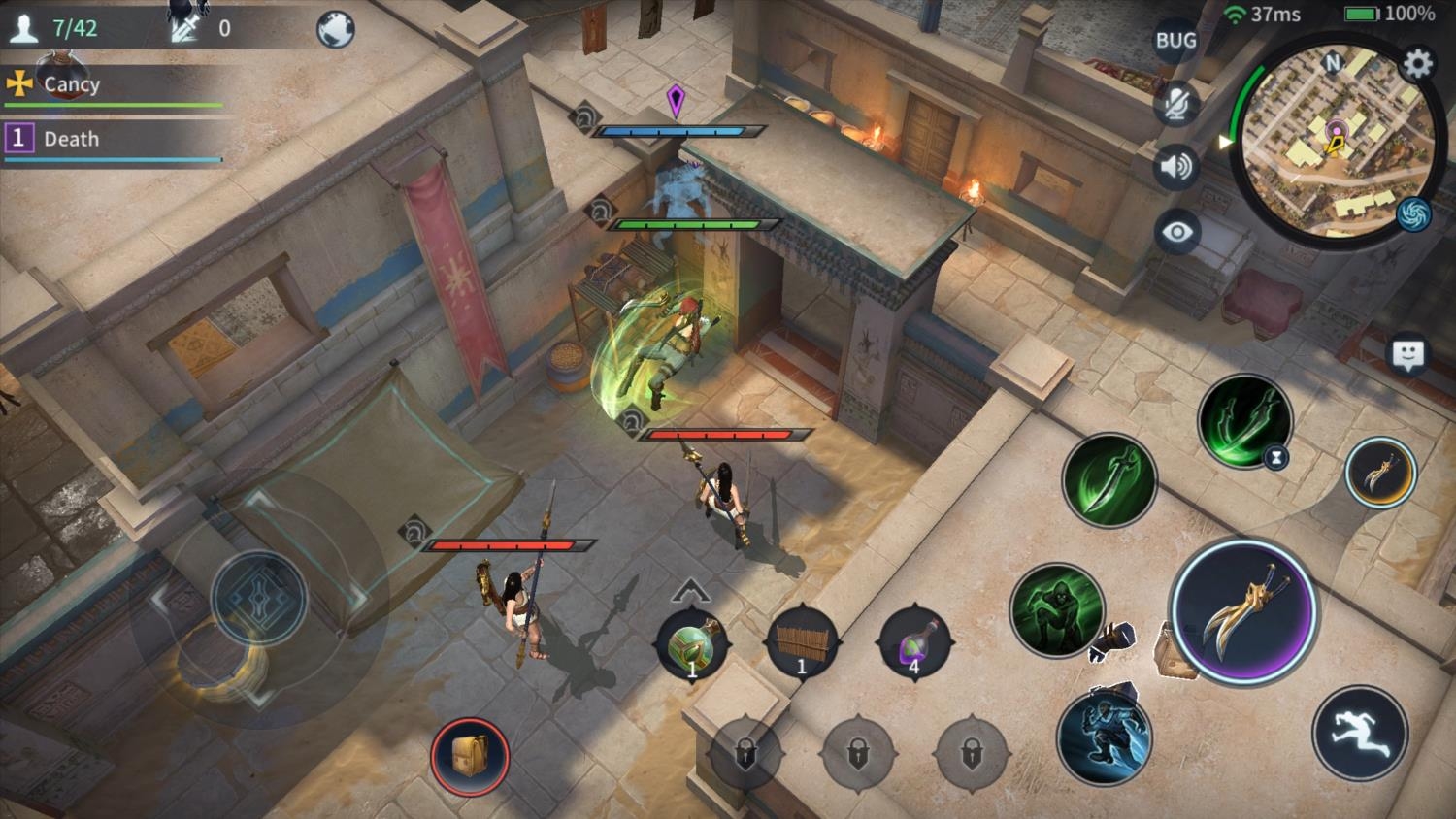Use the green curved blade skill
The height and width of the screenshot is (819, 1456).
point(1109,479)
